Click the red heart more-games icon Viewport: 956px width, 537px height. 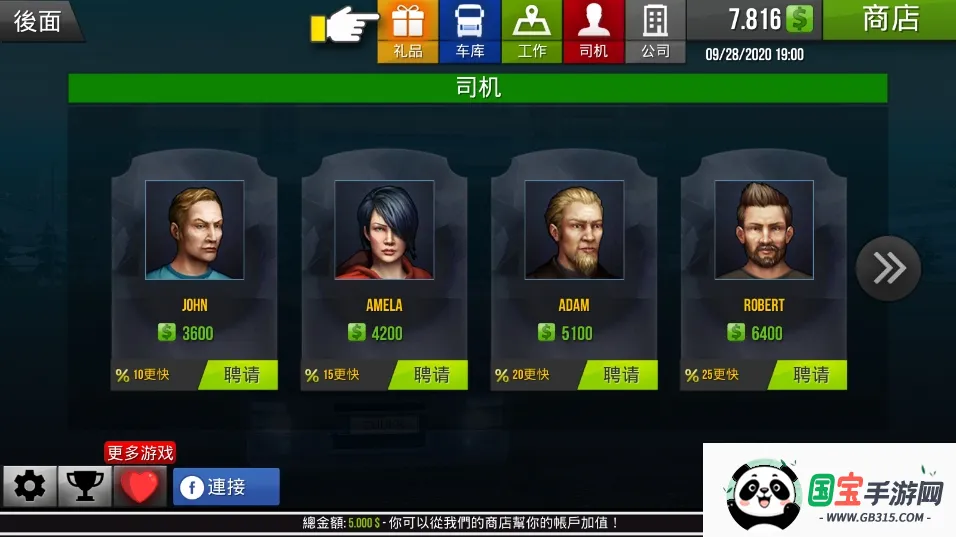(139, 487)
